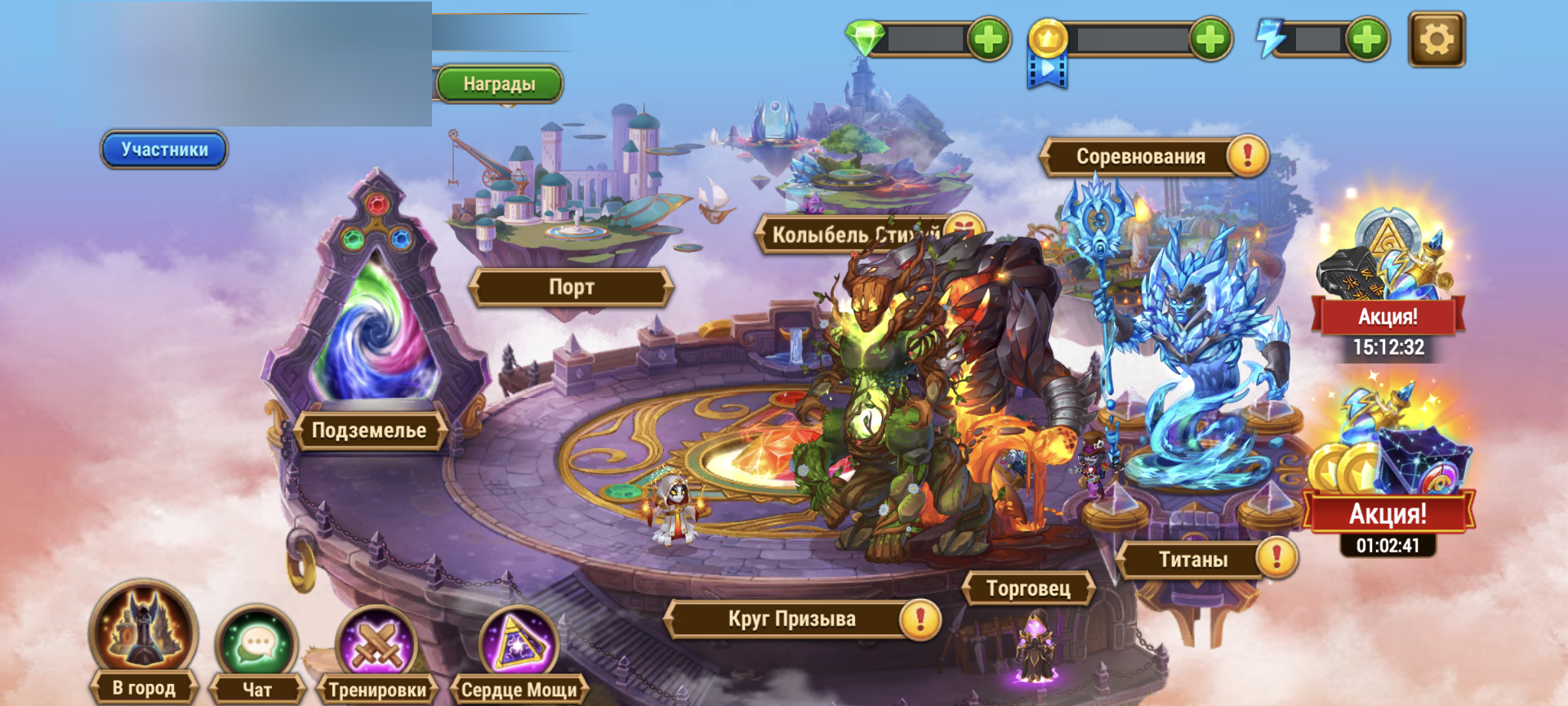Open the Акция offer with 01:02:41 timer
The width and height of the screenshot is (1568, 706).
(1388, 474)
